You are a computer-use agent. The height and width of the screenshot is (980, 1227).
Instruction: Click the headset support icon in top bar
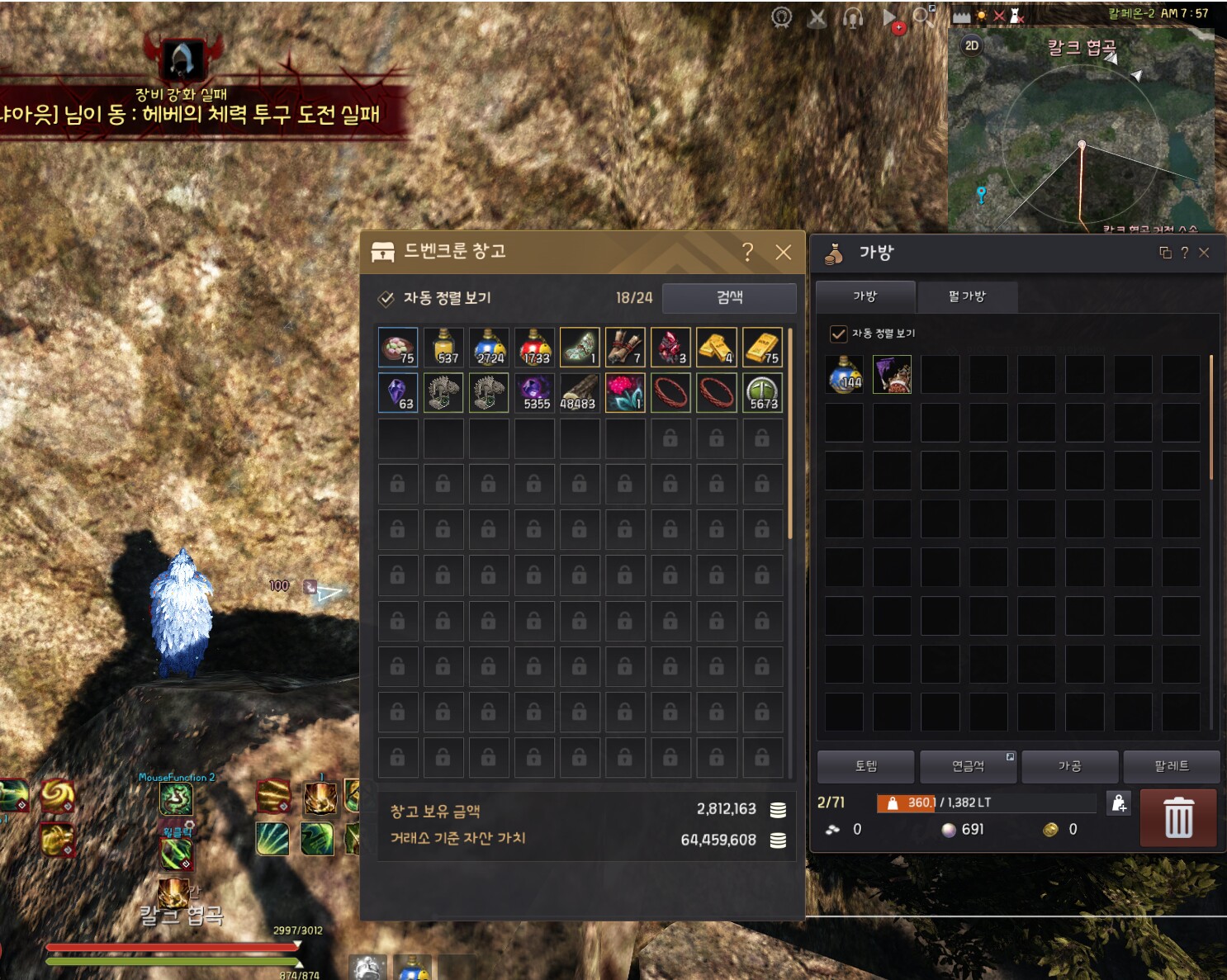851,17
